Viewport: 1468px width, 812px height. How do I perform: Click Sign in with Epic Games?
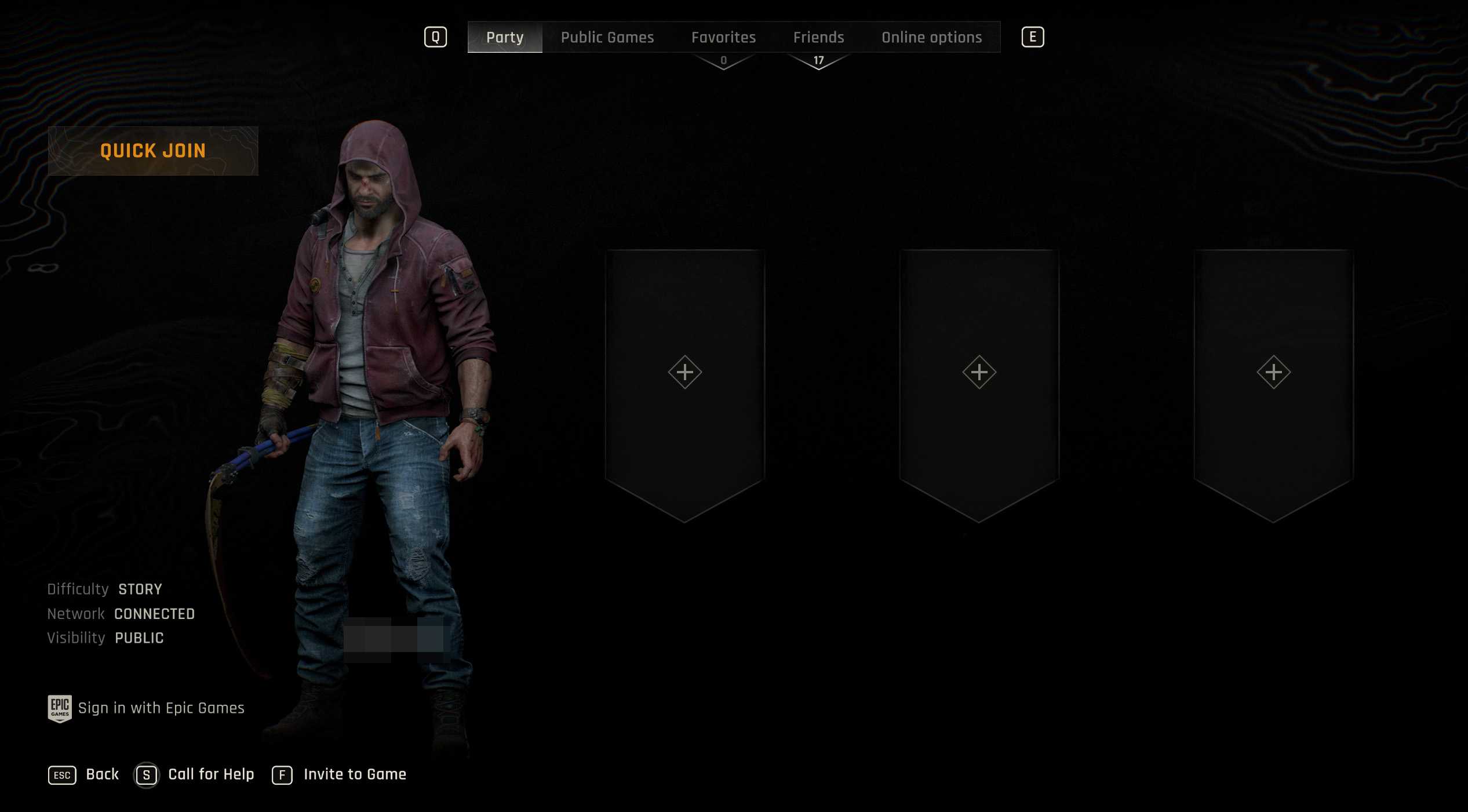pos(161,708)
